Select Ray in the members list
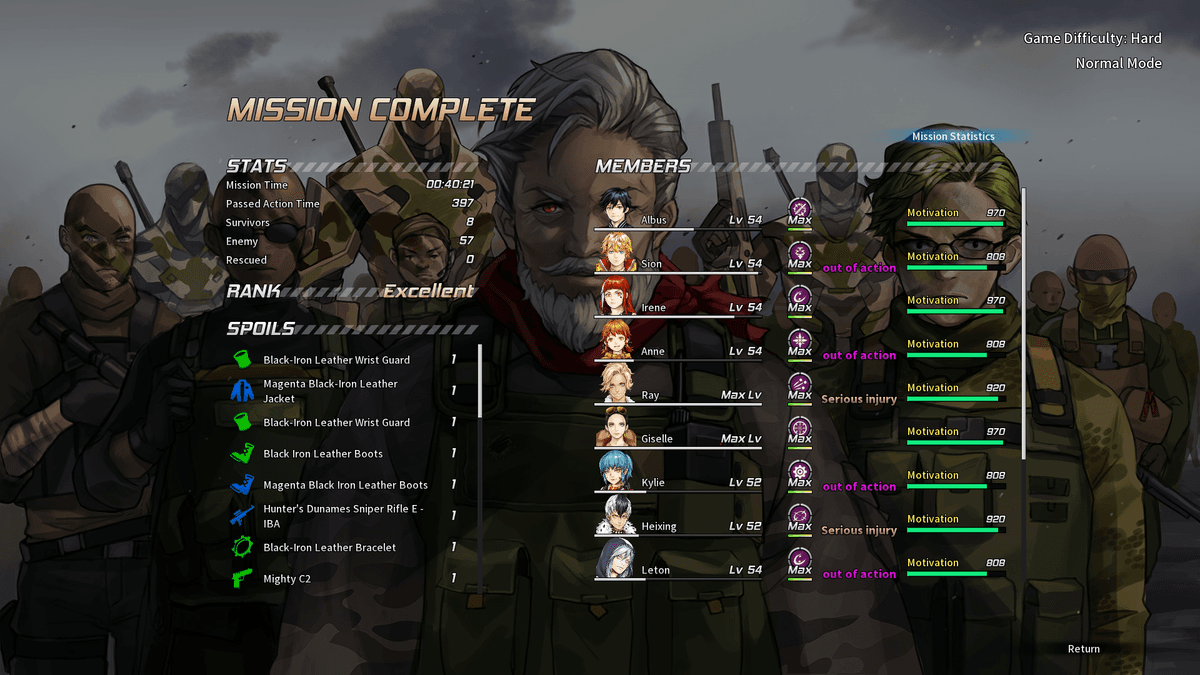This screenshot has width=1200, height=675. 679,396
